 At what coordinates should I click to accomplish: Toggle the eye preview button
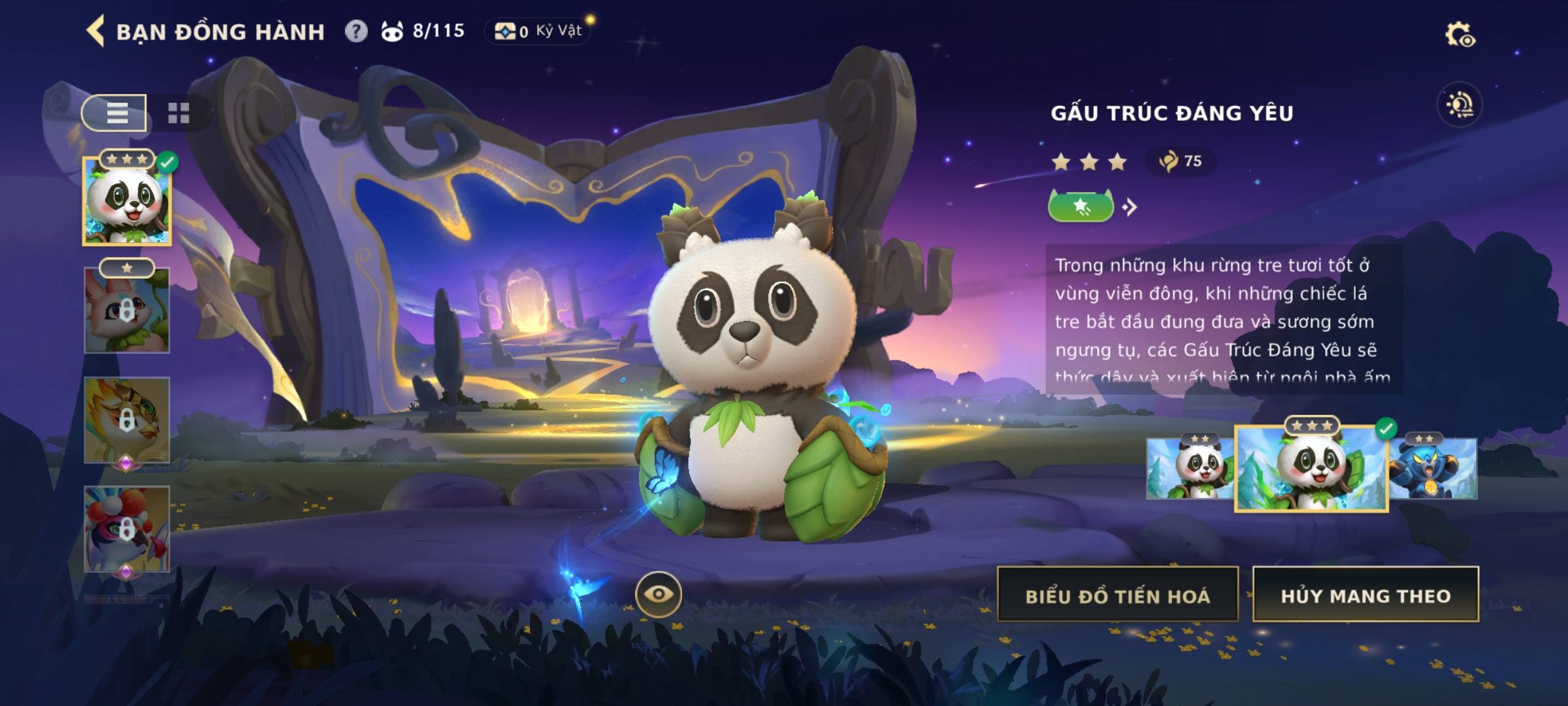659,594
